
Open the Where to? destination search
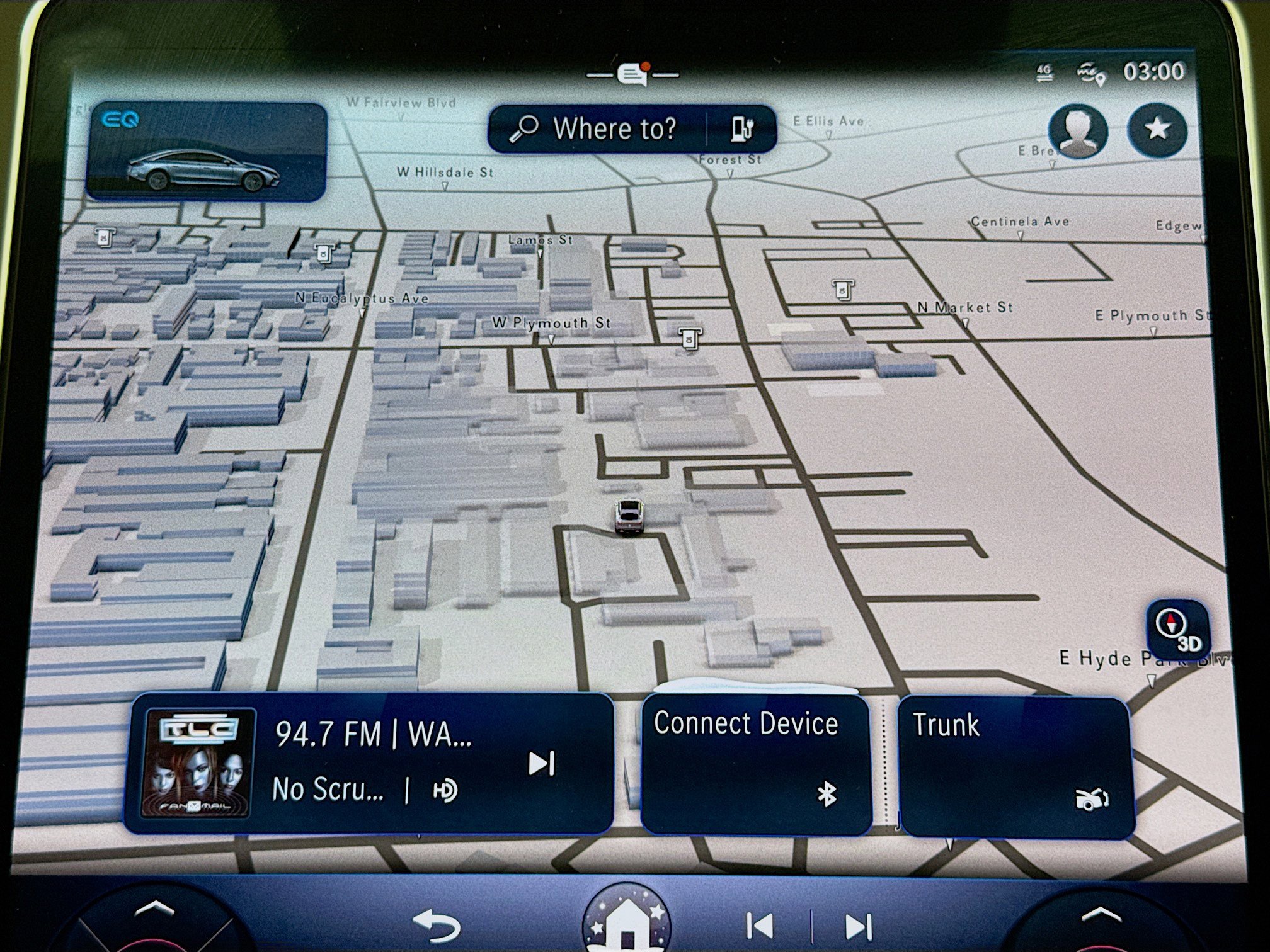pos(595,129)
